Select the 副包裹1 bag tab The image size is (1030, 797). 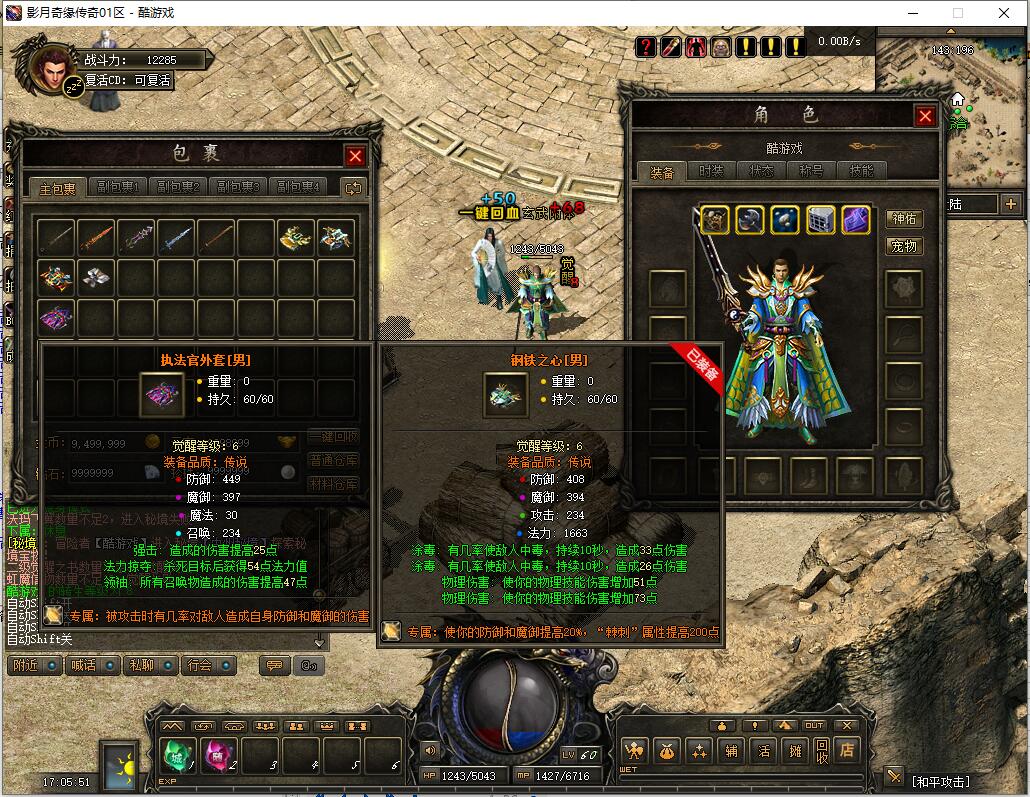[118, 187]
